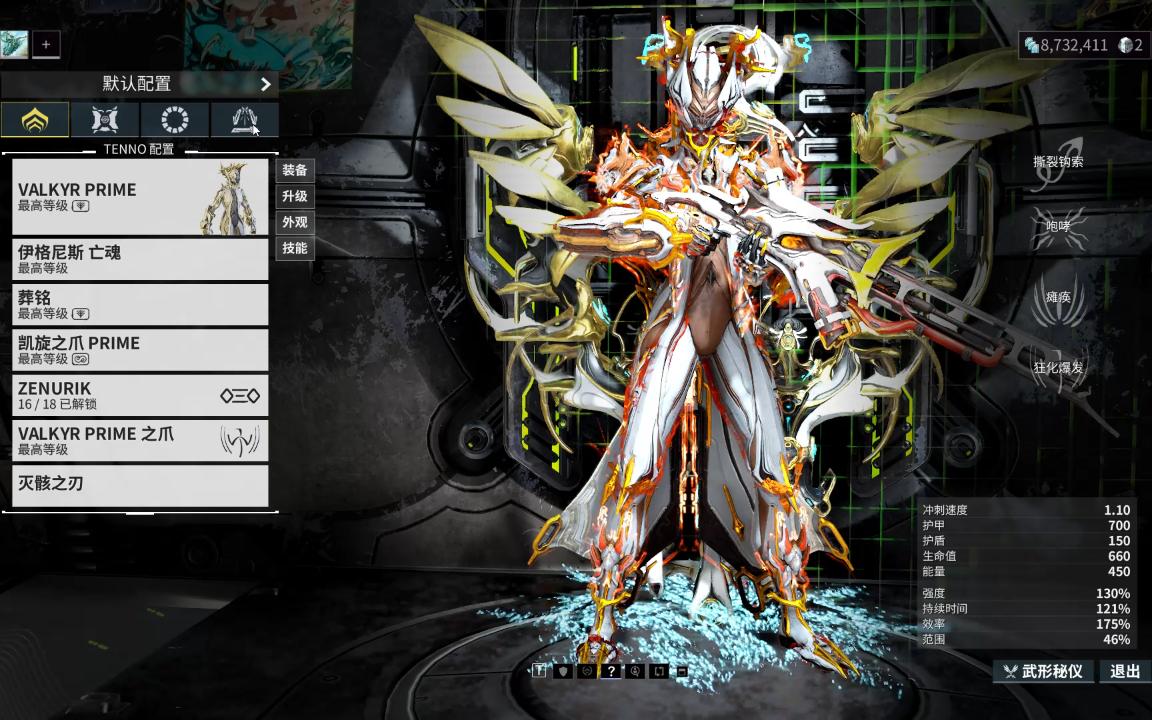Choose the 葬铭 secondary weapon row

pos(140,304)
